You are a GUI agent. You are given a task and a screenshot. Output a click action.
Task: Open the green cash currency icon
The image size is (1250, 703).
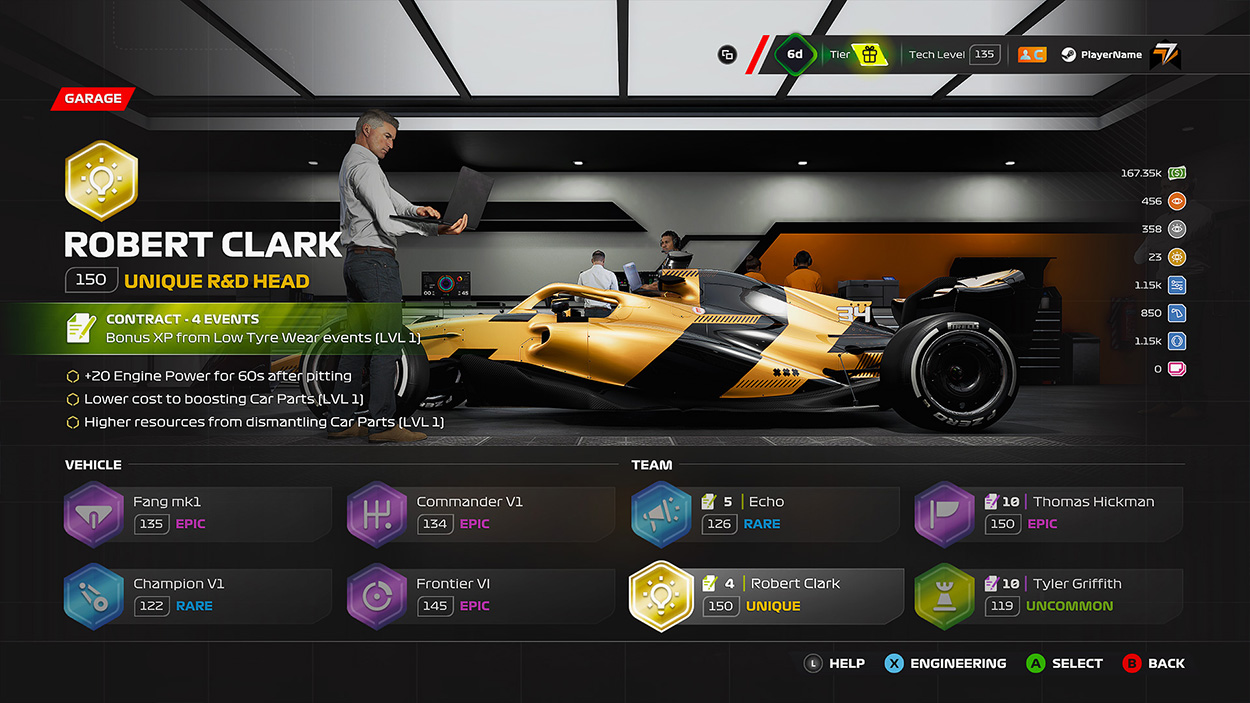[1177, 173]
